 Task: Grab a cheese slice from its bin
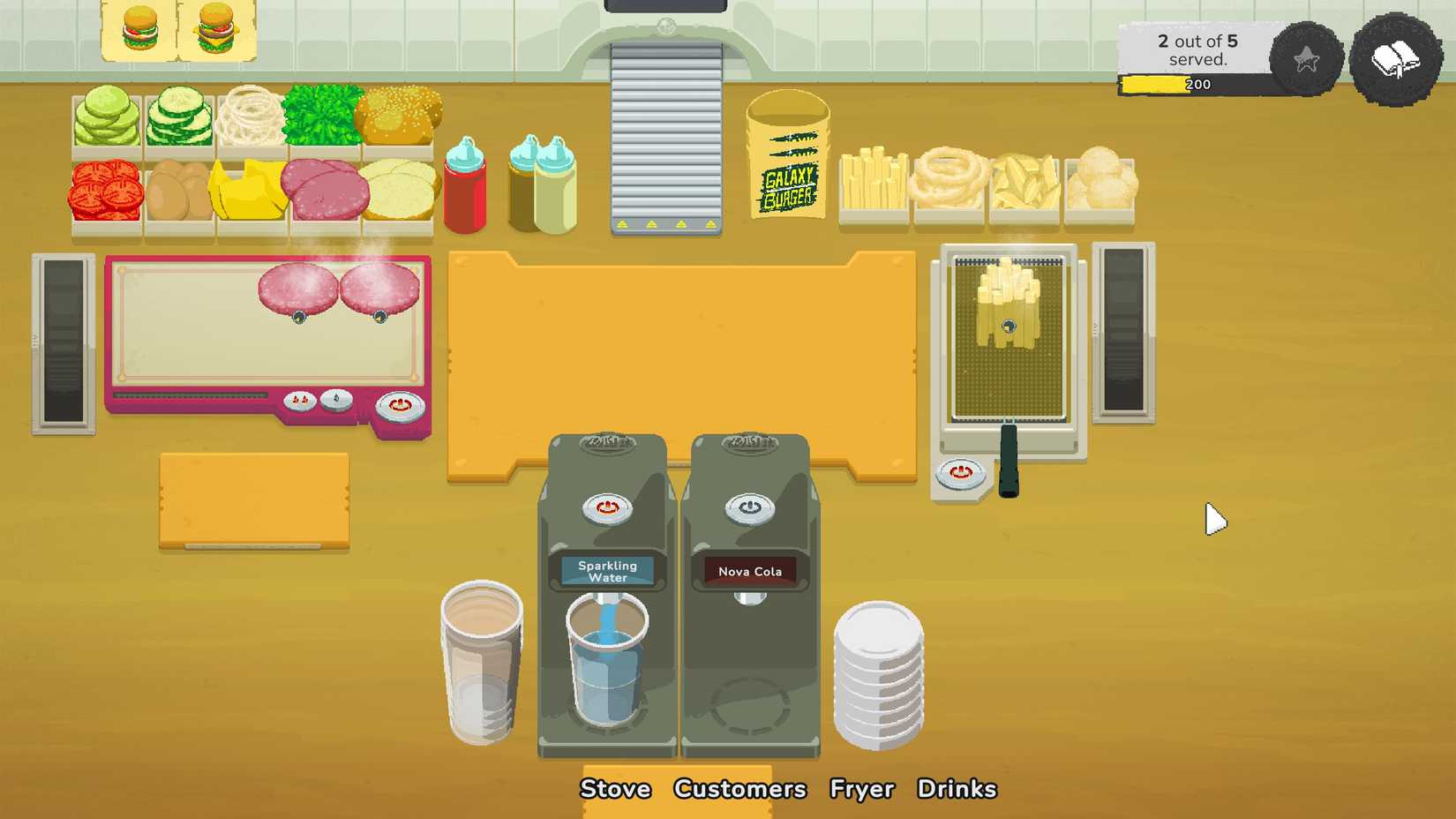245,190
